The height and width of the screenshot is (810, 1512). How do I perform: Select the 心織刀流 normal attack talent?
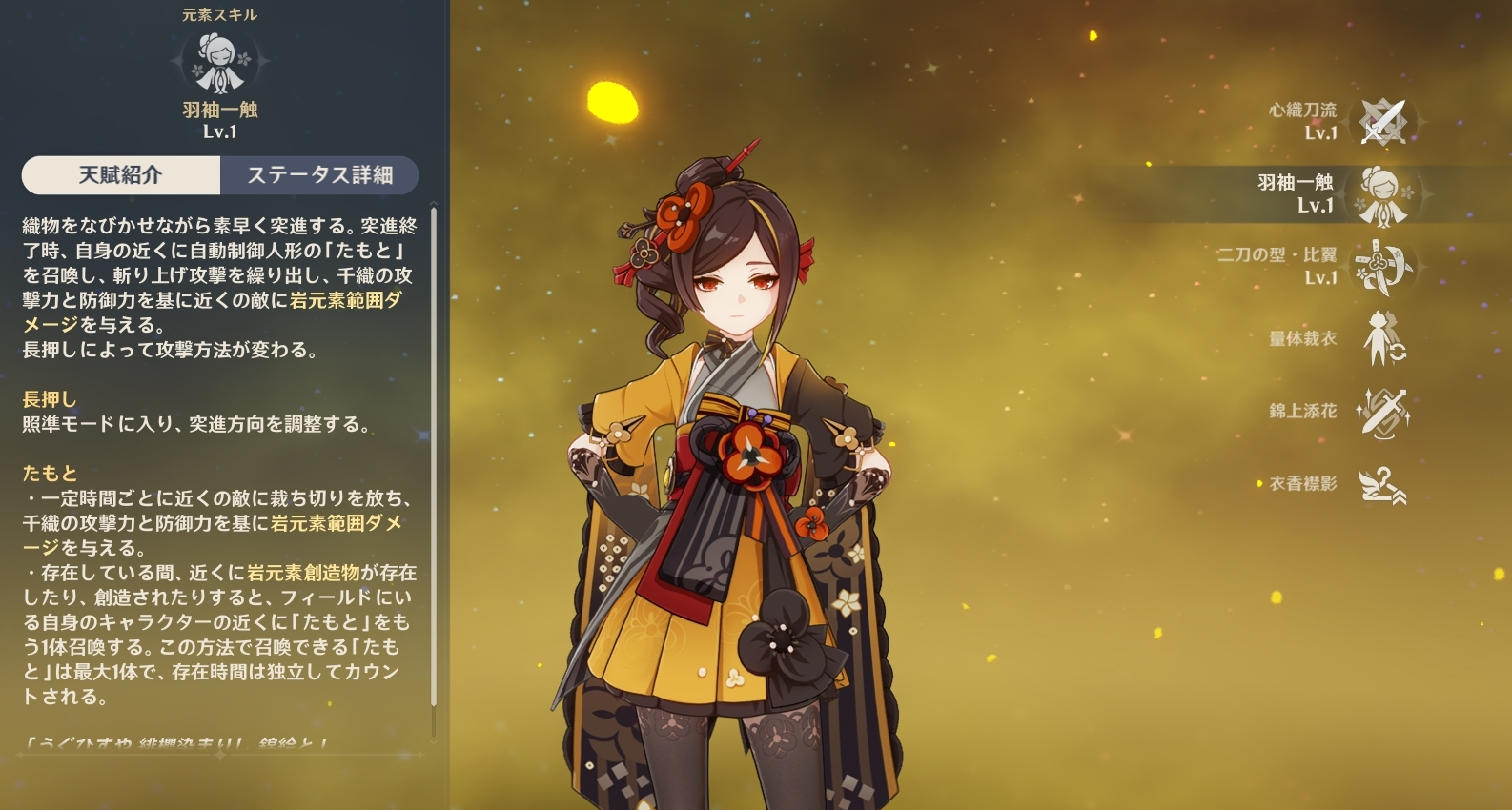tap(1381, 122)
